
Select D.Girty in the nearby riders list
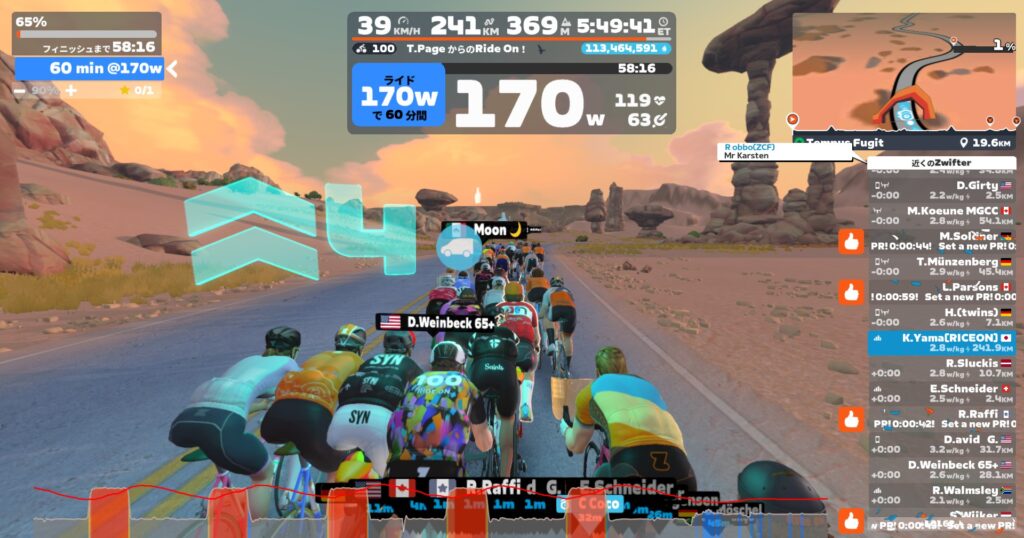[941, 190]
